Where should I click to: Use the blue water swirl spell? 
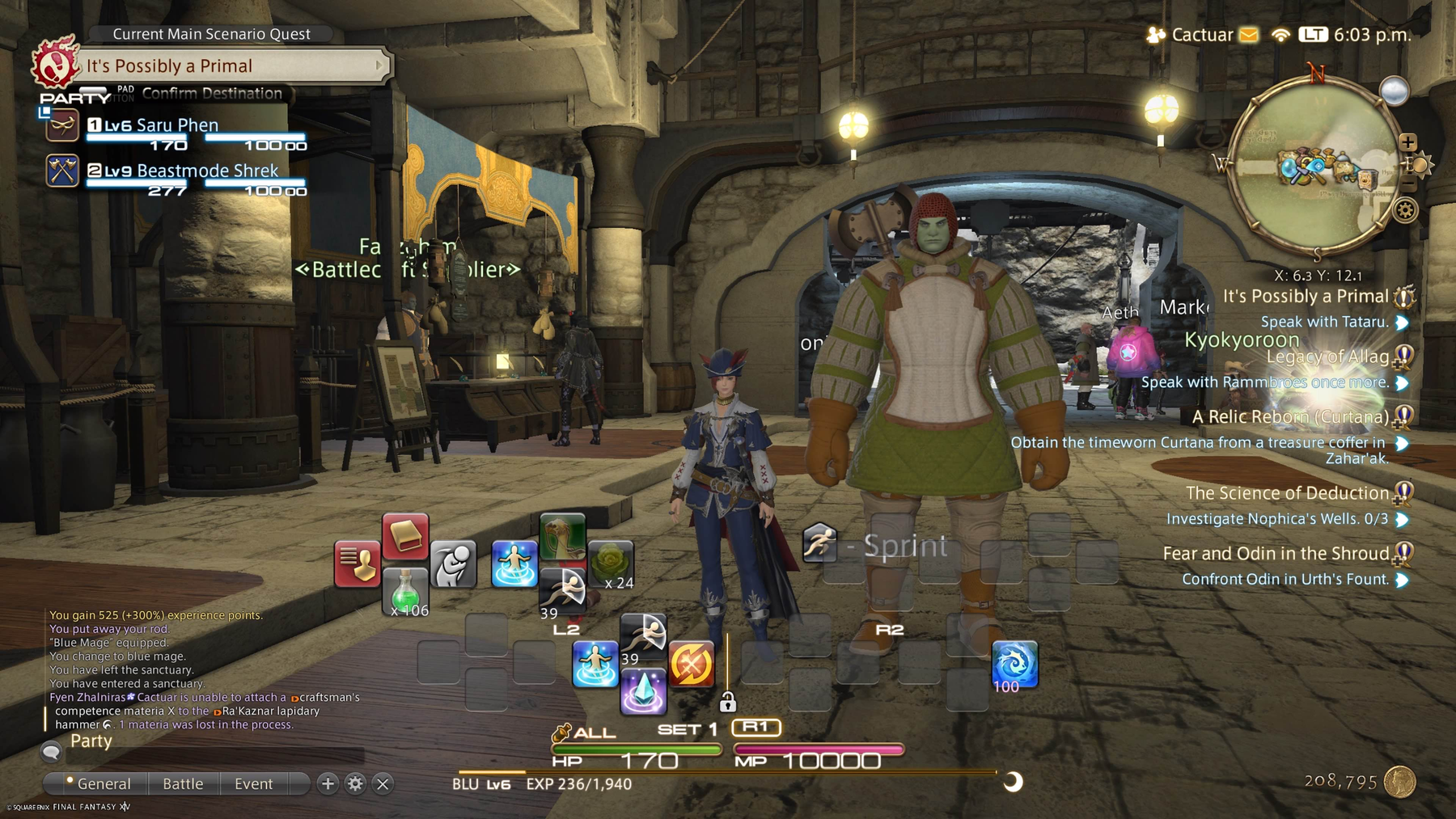coord(1014,665)
